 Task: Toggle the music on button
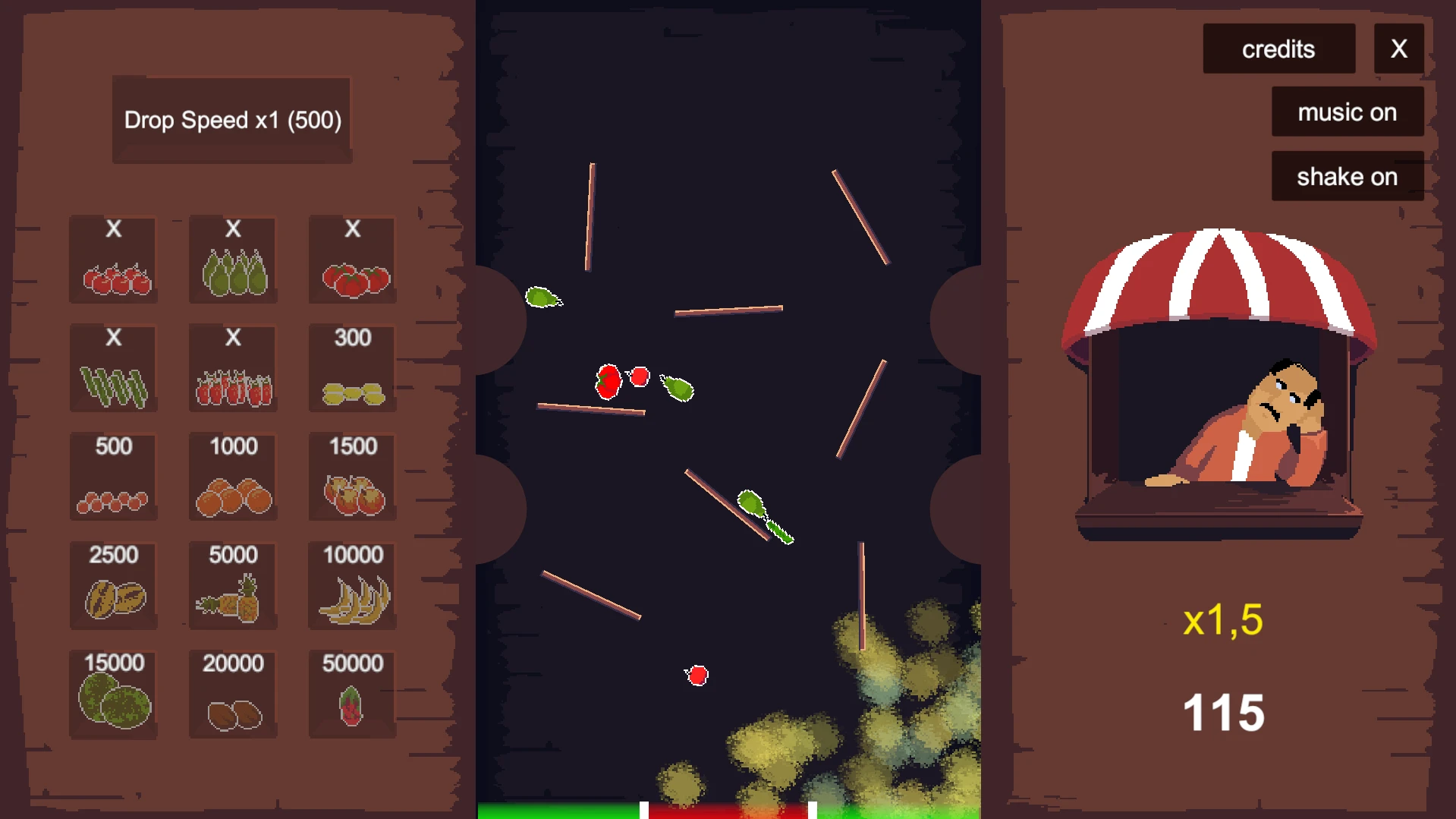click(1347, 112)
